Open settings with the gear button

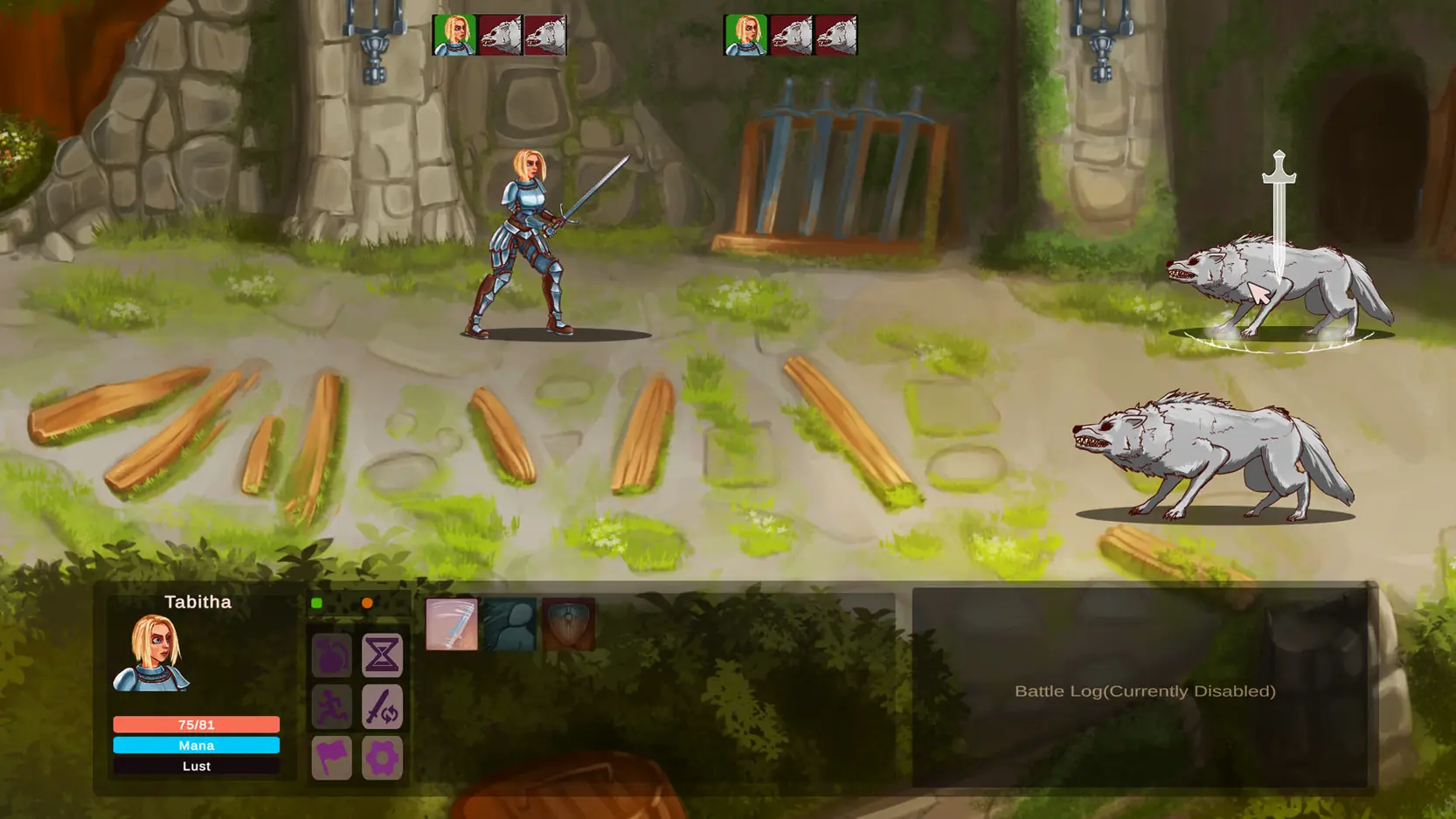pyautogui.click(x=382, y=757)
